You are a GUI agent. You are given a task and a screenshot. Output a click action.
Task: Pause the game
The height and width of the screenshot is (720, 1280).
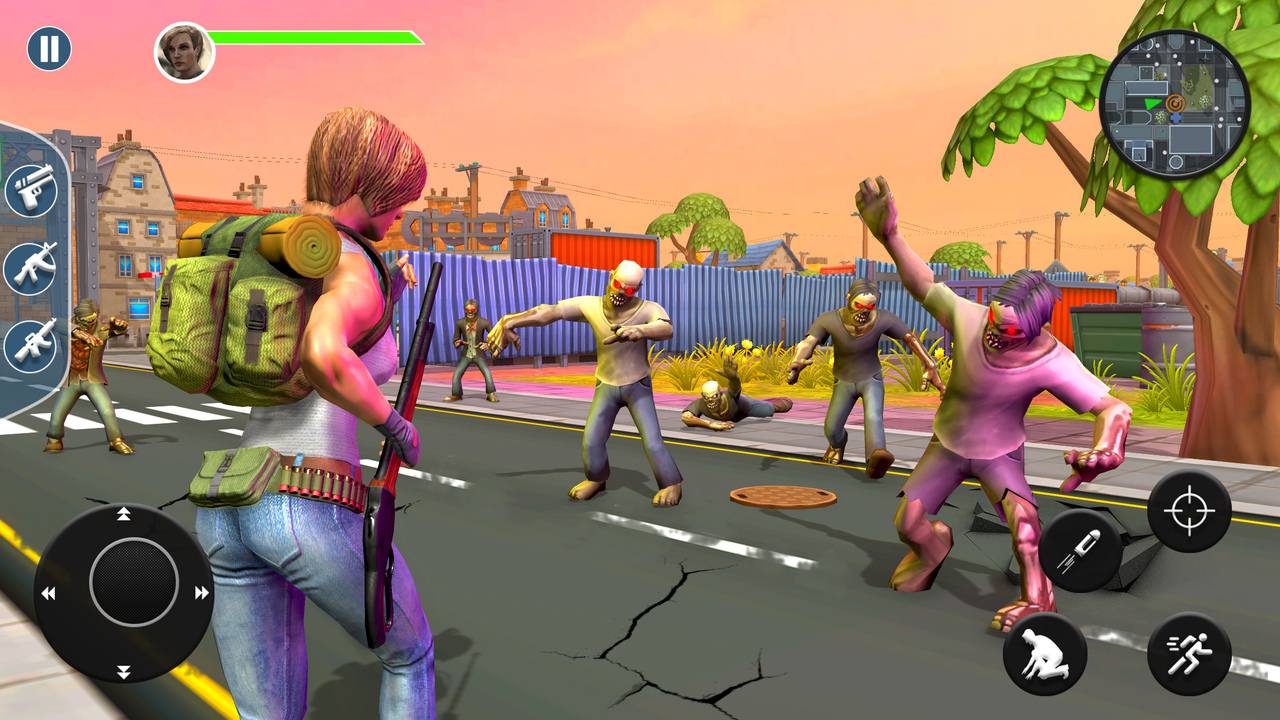point(49,48)
